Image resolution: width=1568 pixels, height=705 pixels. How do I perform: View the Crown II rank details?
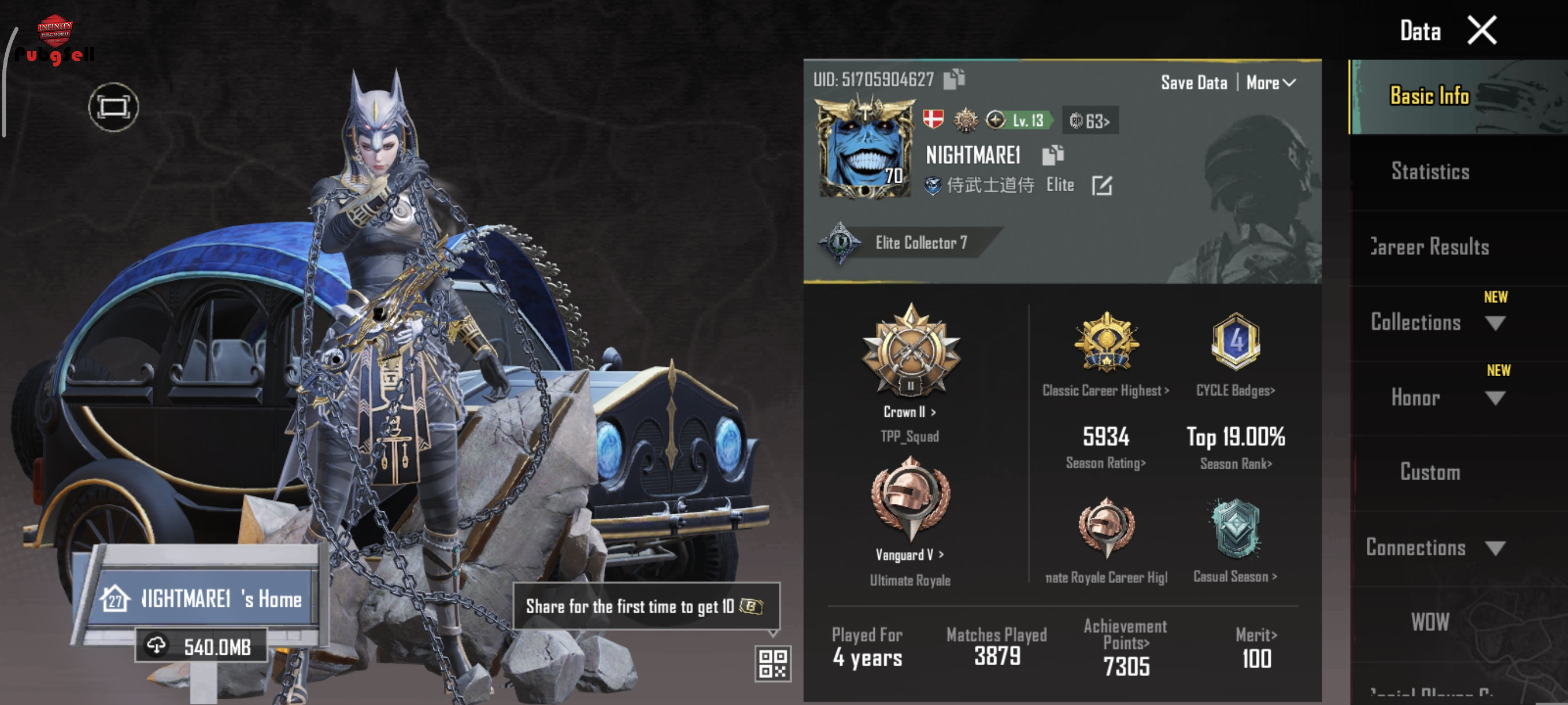click(x=910, y=412)
